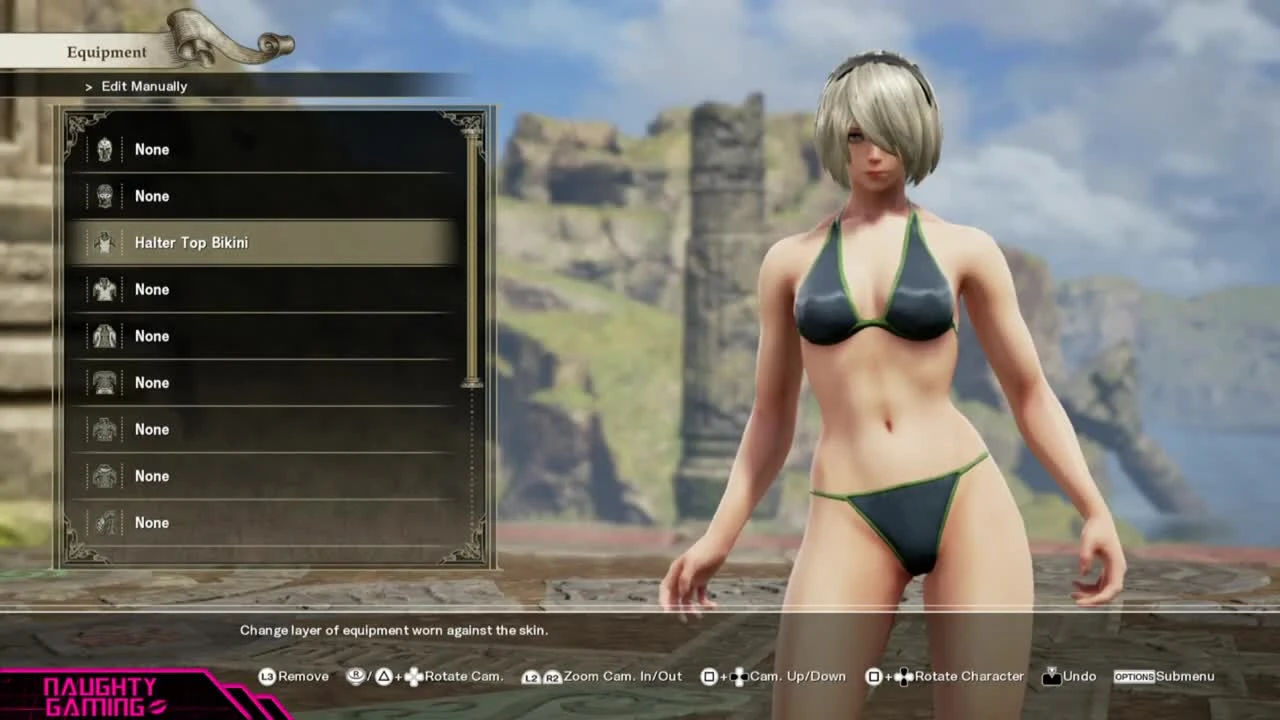Open the Submenu via the OPTIONS label
The image size is (1280, 720).
coord(1135,676)
